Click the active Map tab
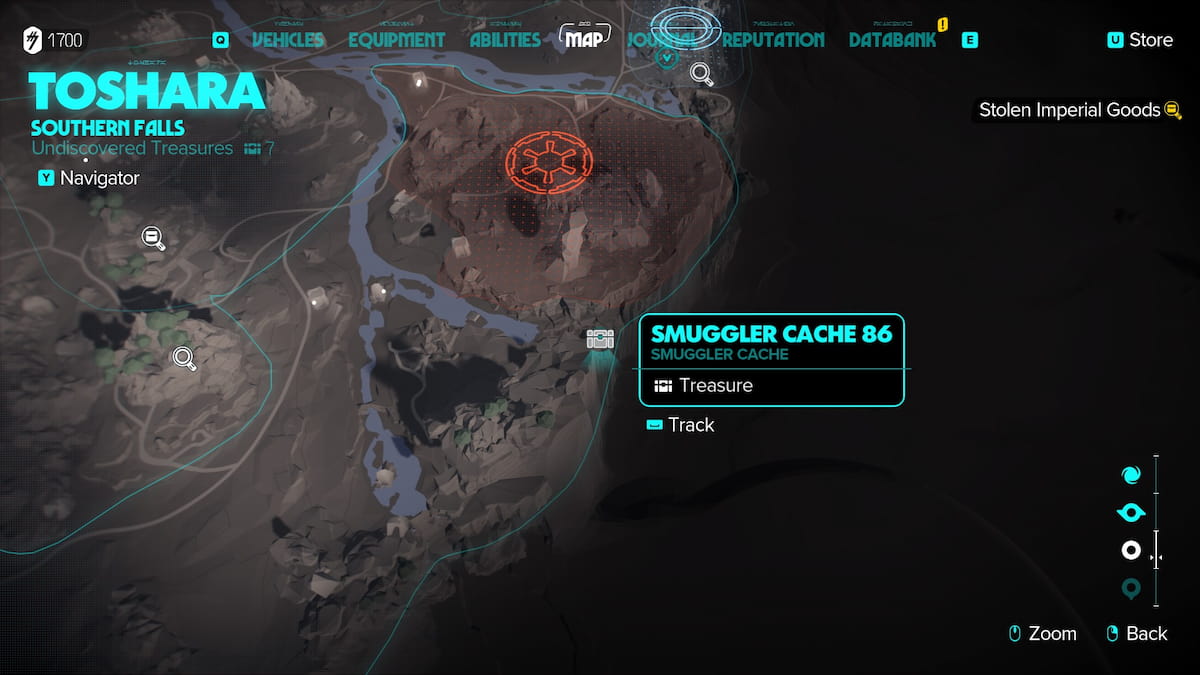 click(585, 39)
